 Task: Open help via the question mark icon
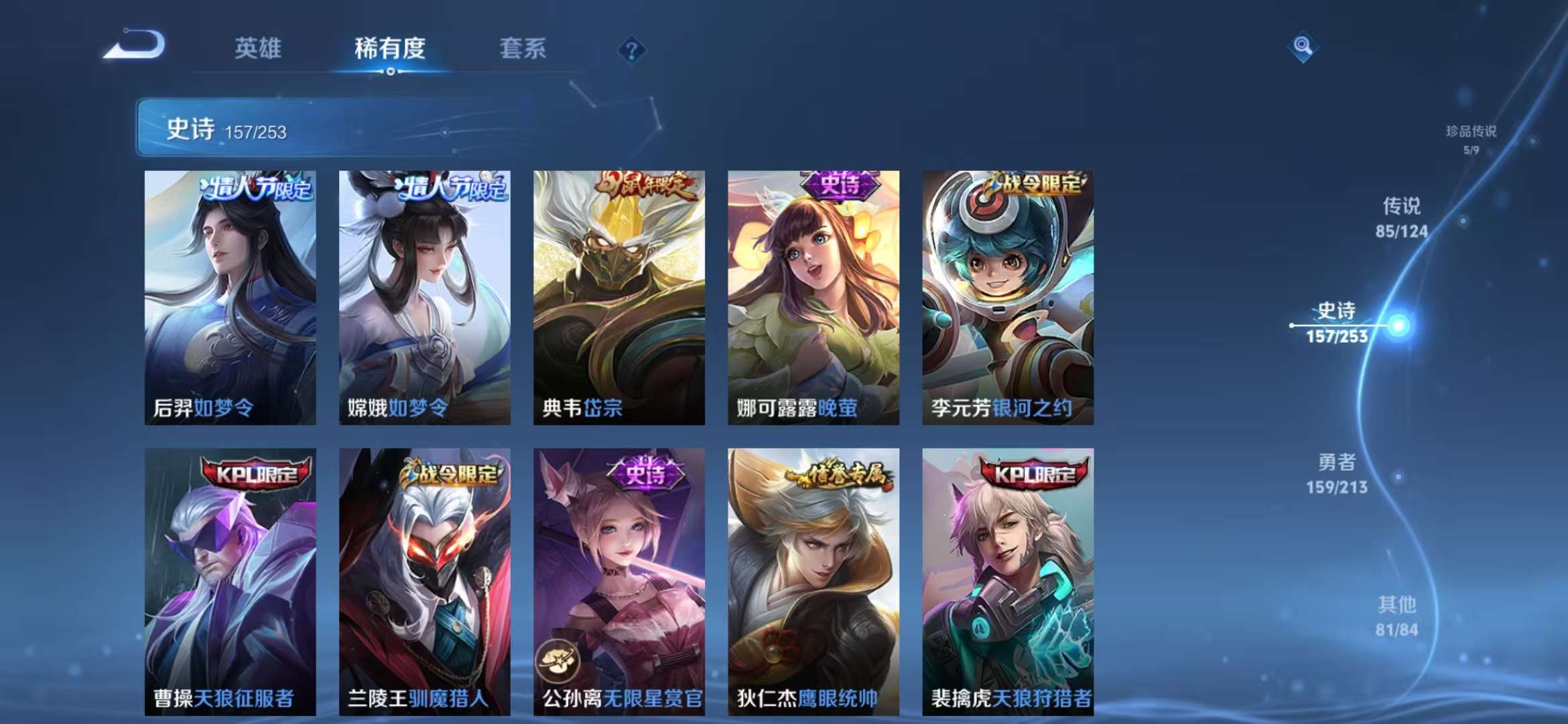(631, 48)
